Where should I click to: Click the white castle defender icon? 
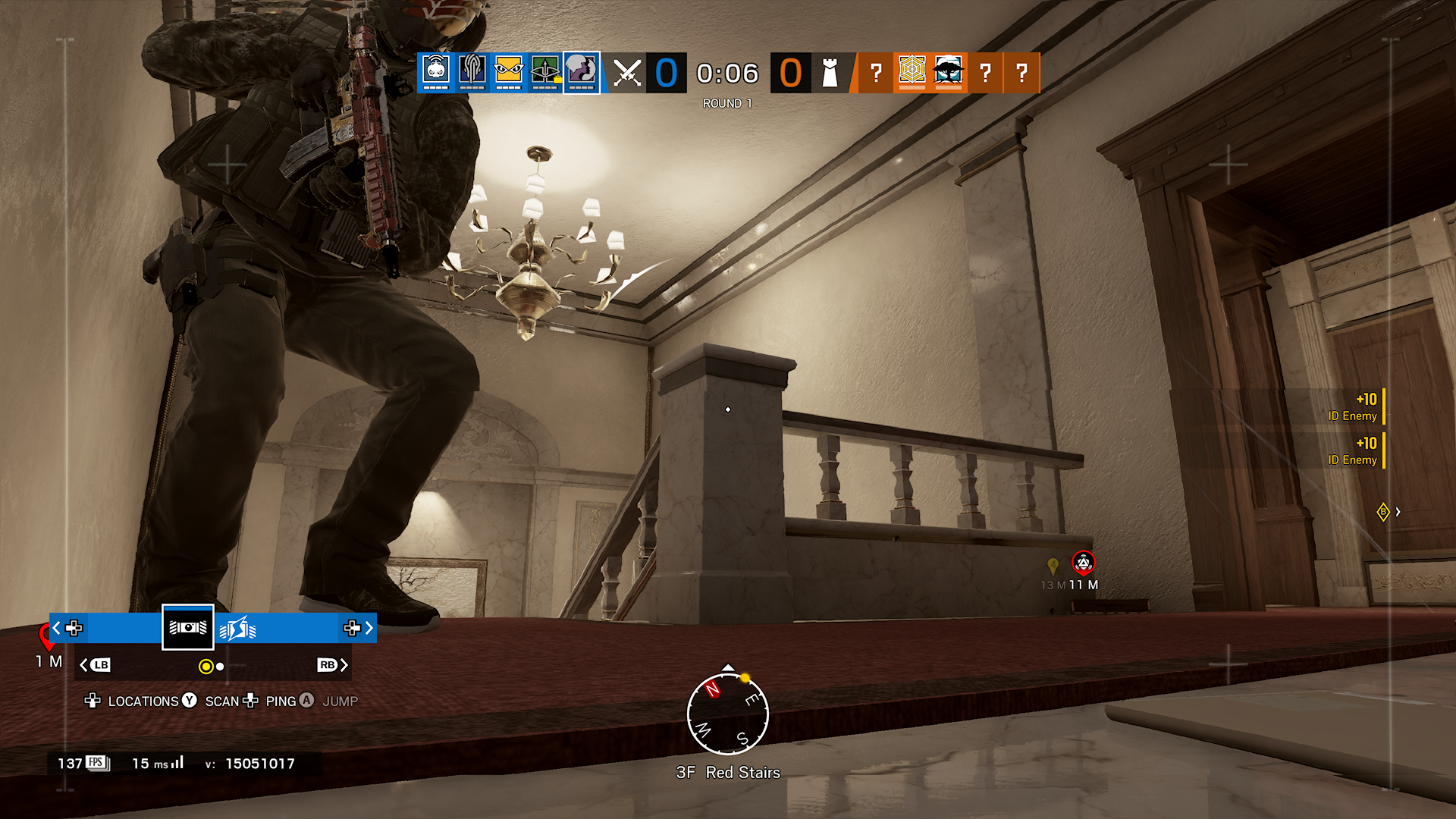tap(829, 72)
